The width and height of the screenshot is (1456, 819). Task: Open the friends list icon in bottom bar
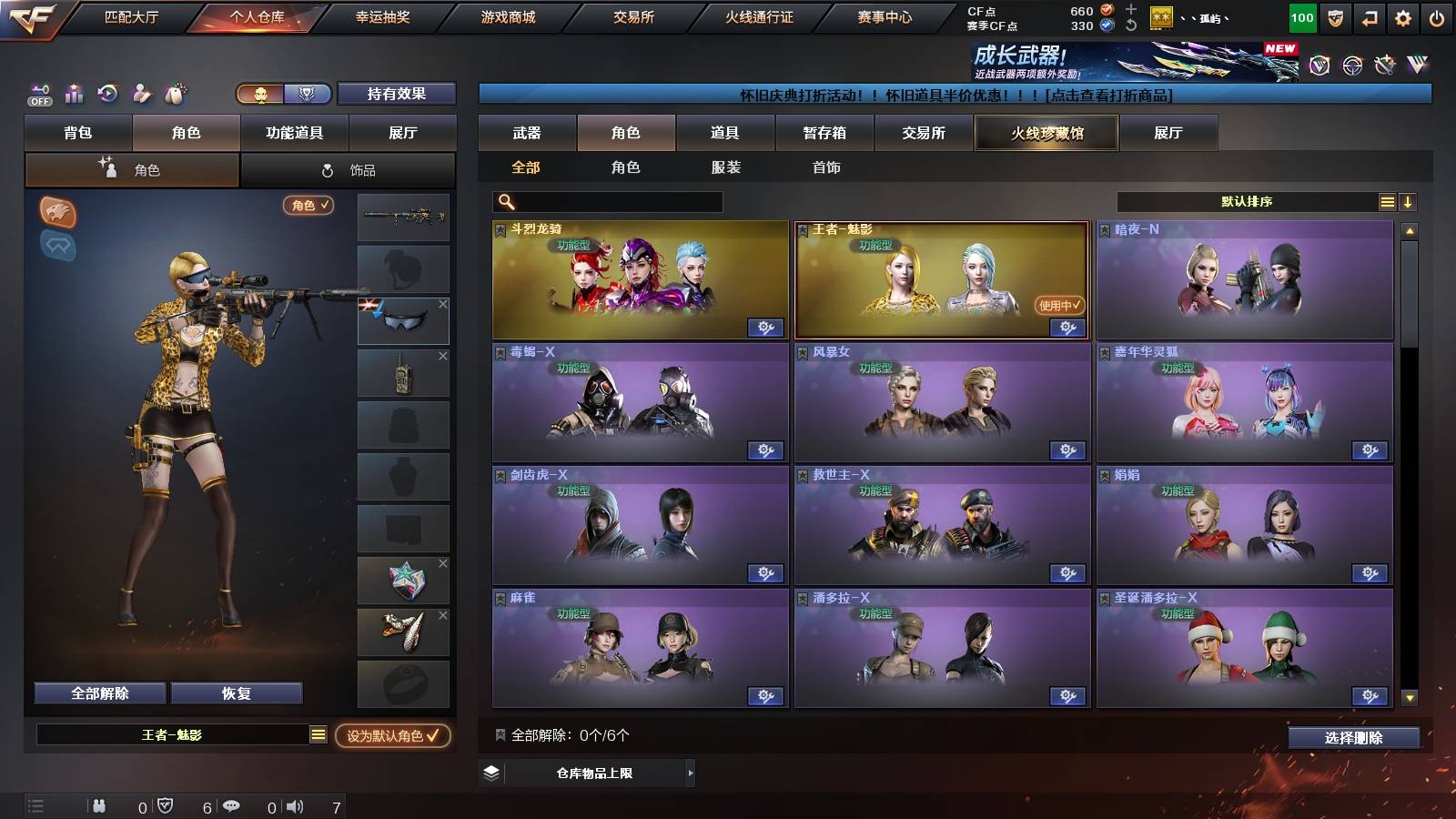100,804
